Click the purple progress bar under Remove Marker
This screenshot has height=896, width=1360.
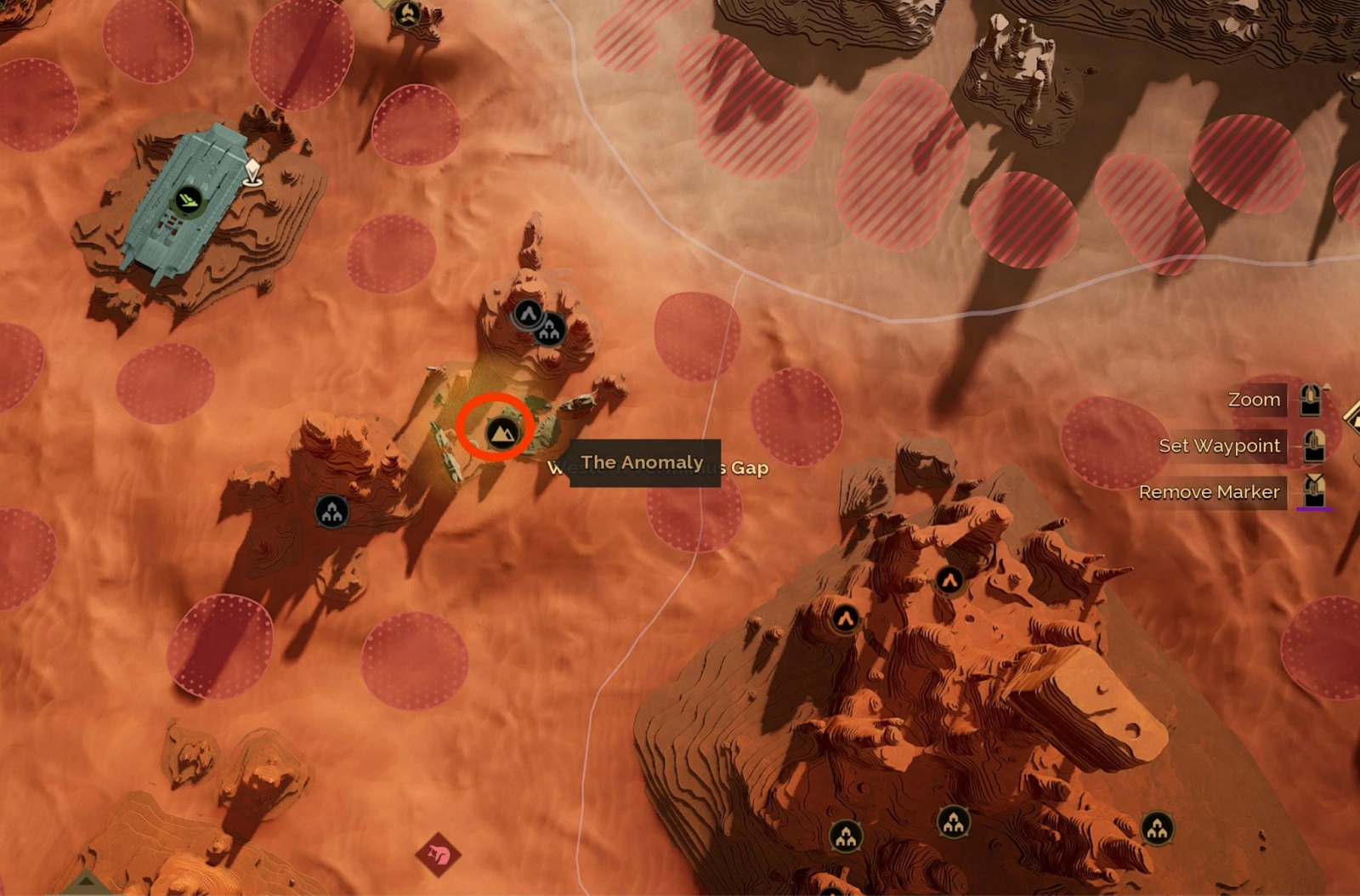(1314, 509)
